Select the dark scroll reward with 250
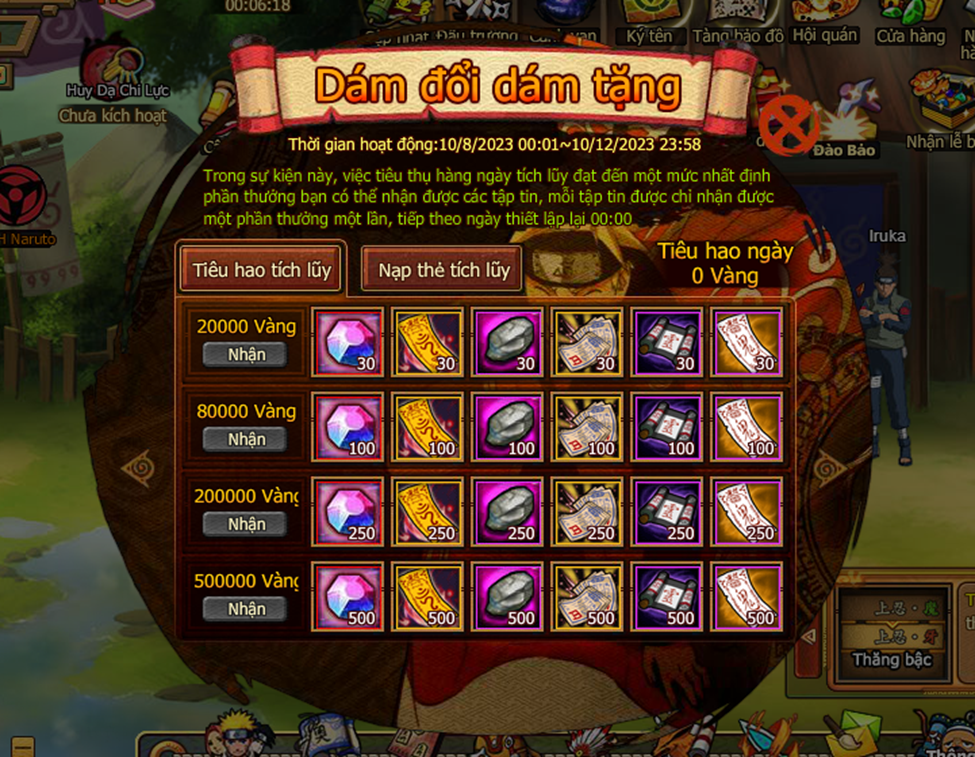The width and height of the screenshot is (975, 757). point(667,512)
